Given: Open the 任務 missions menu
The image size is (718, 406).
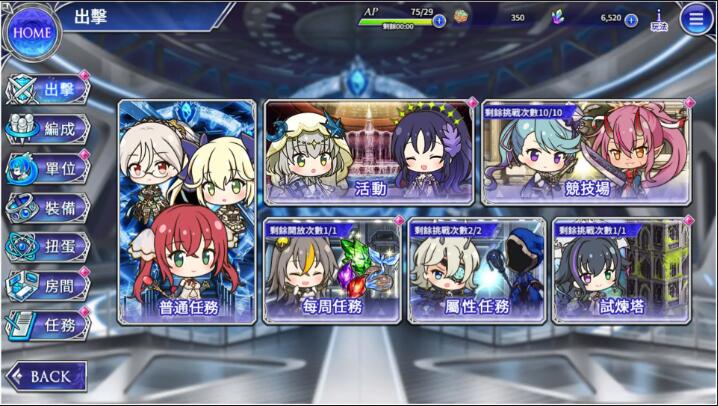Looking at the screenshot, I should click(x=50, y=324).
